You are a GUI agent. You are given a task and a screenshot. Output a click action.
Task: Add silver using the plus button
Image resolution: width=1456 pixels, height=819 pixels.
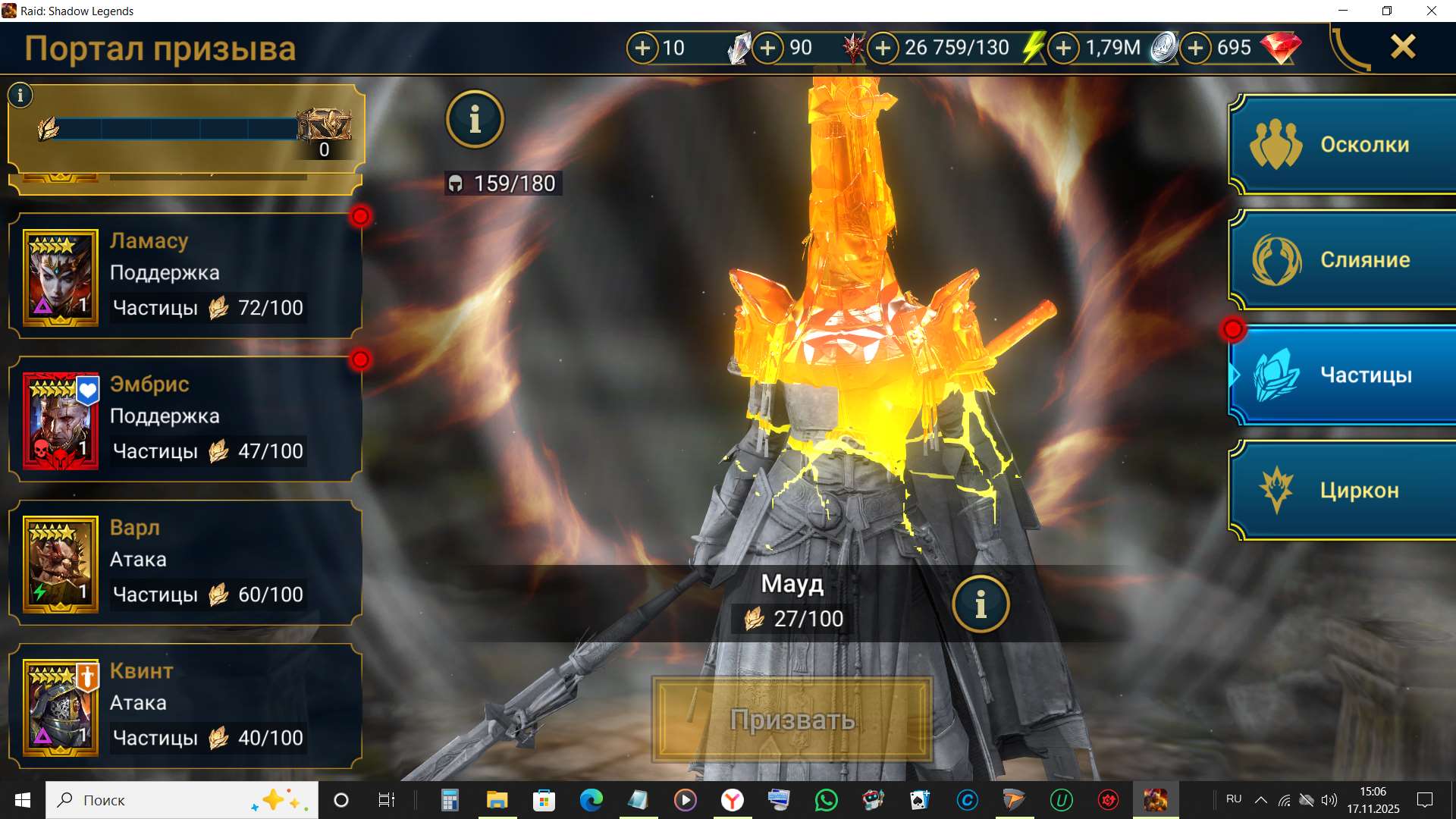[1064, 48]
